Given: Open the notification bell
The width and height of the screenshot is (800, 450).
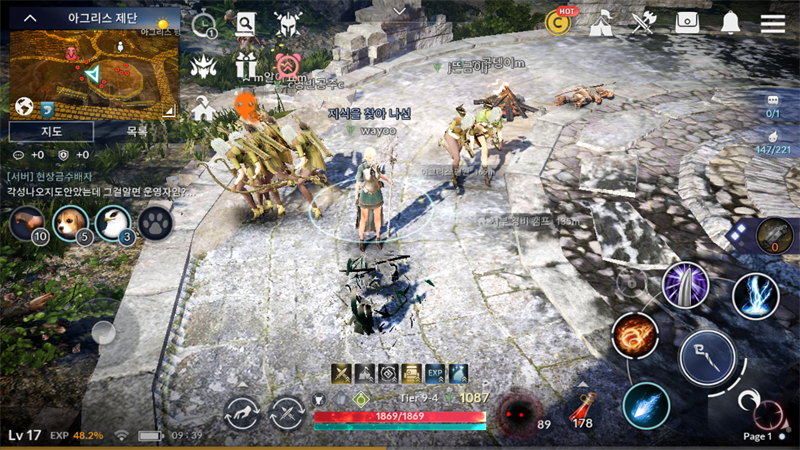Looking at the screenshot, I should 731,23.
